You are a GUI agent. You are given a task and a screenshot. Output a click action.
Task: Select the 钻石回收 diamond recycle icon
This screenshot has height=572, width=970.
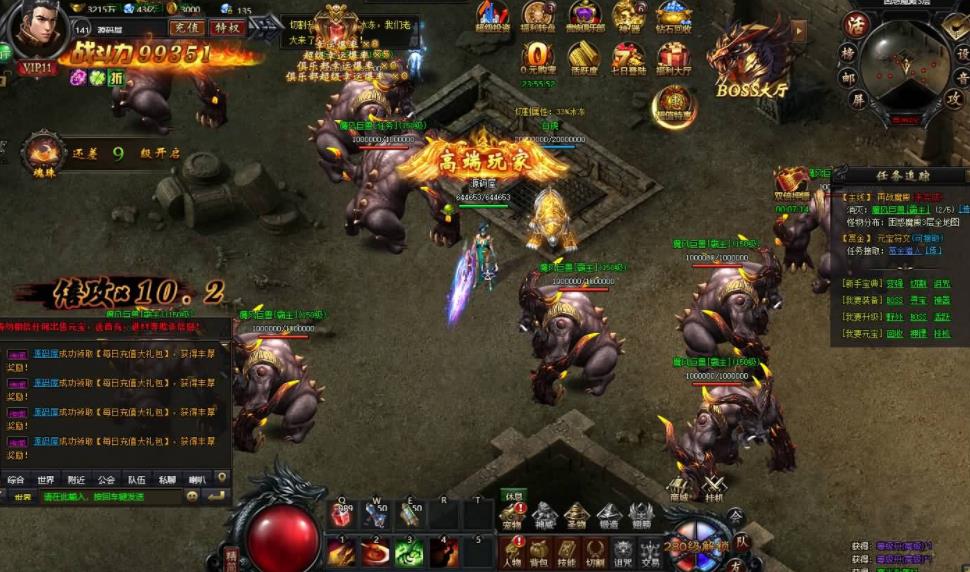click(673, 14)
